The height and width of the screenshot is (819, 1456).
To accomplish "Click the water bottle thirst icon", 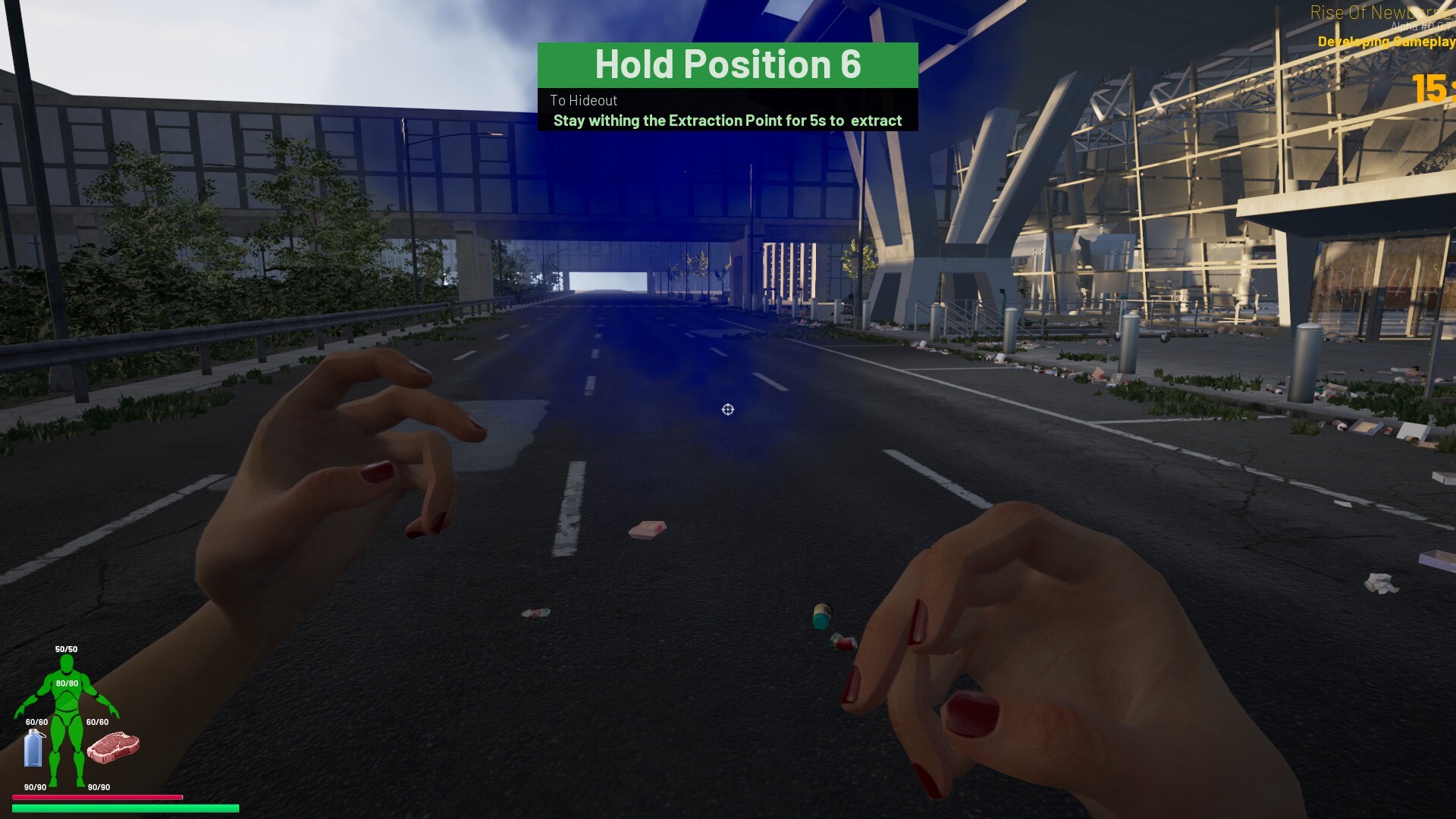I will pyautogui.click(x=34, y=748).
